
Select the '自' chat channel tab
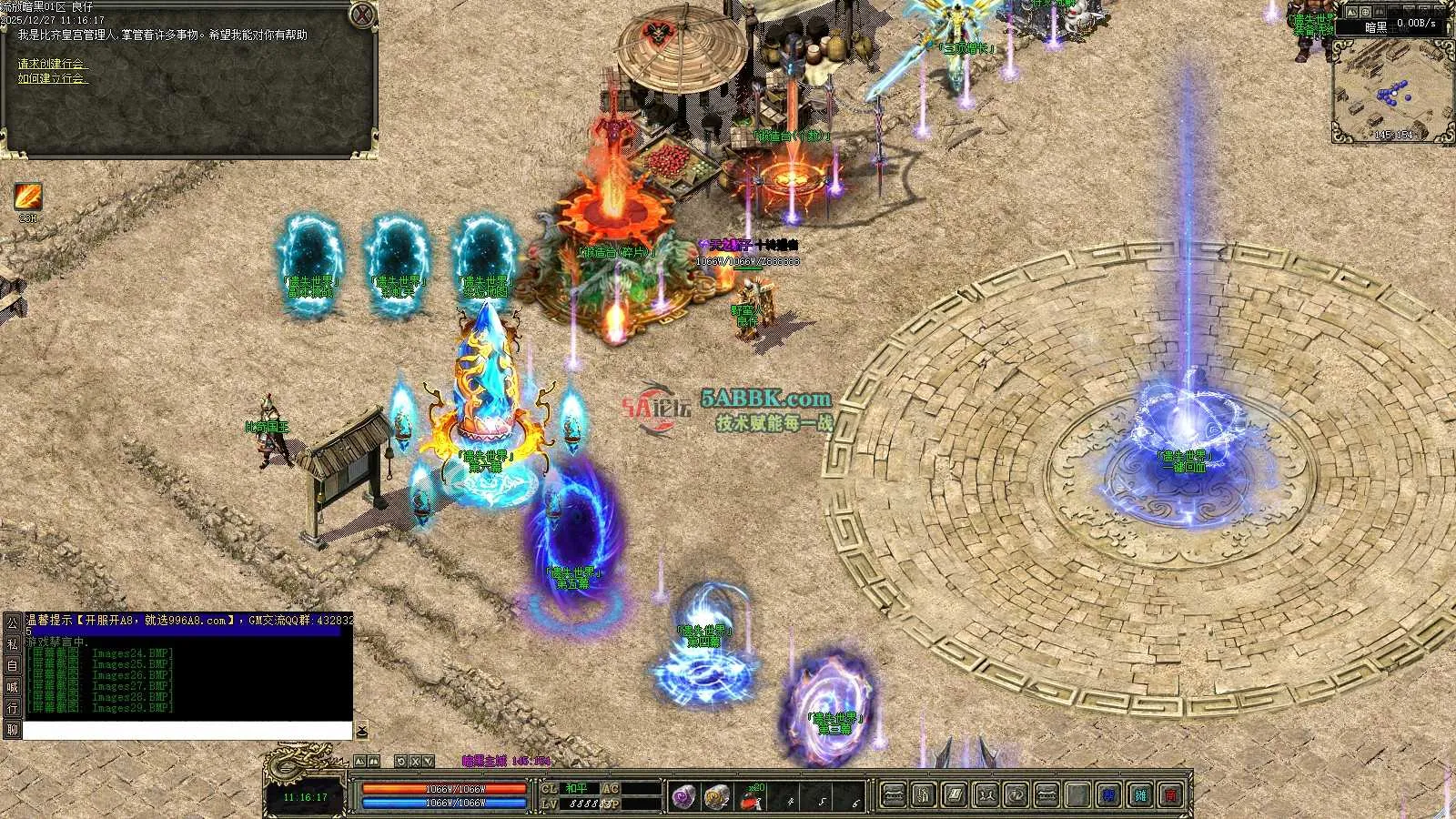pos(12,665)
